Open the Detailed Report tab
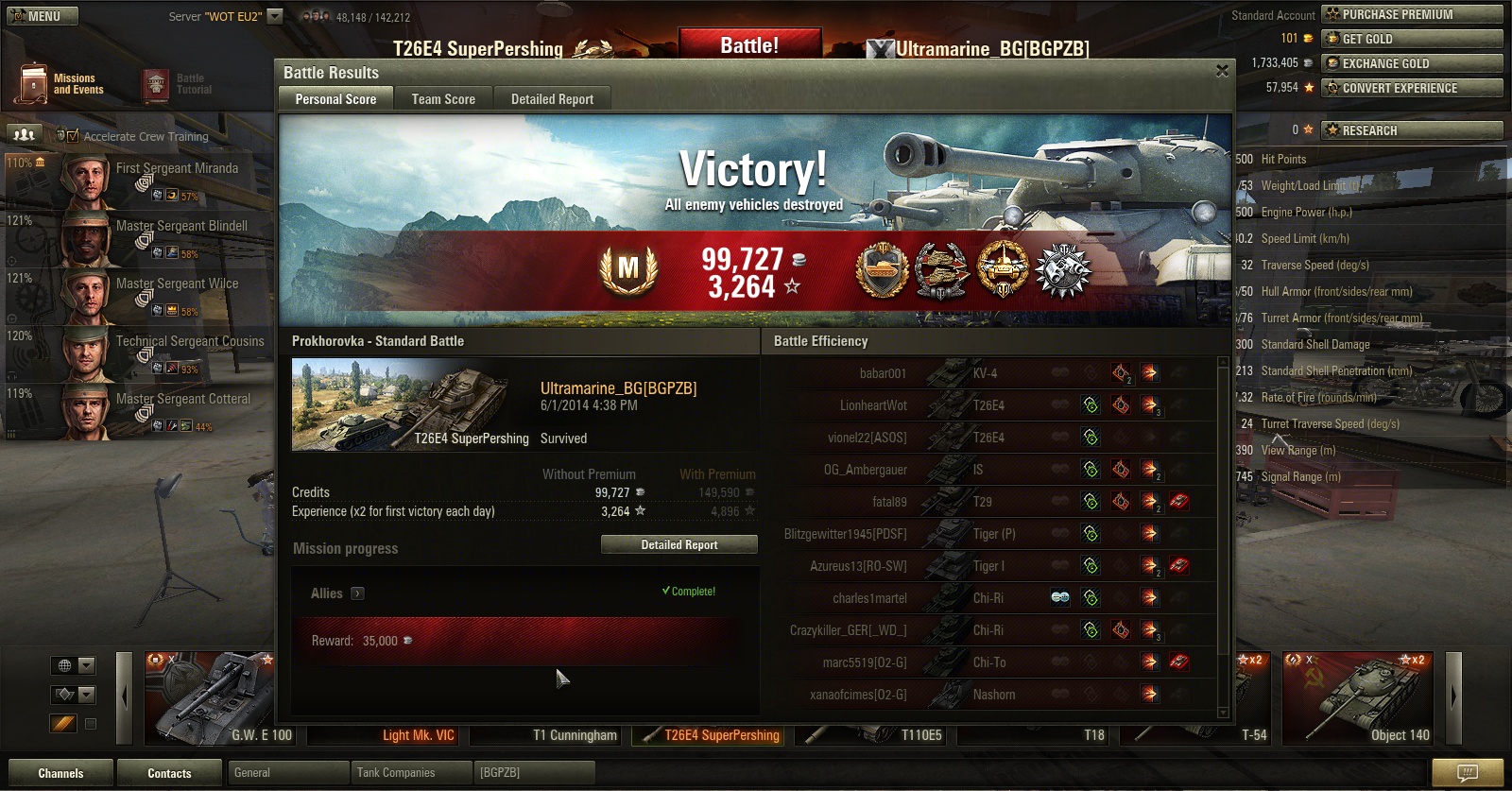The image size is (1512, 791). coord(552,99)
